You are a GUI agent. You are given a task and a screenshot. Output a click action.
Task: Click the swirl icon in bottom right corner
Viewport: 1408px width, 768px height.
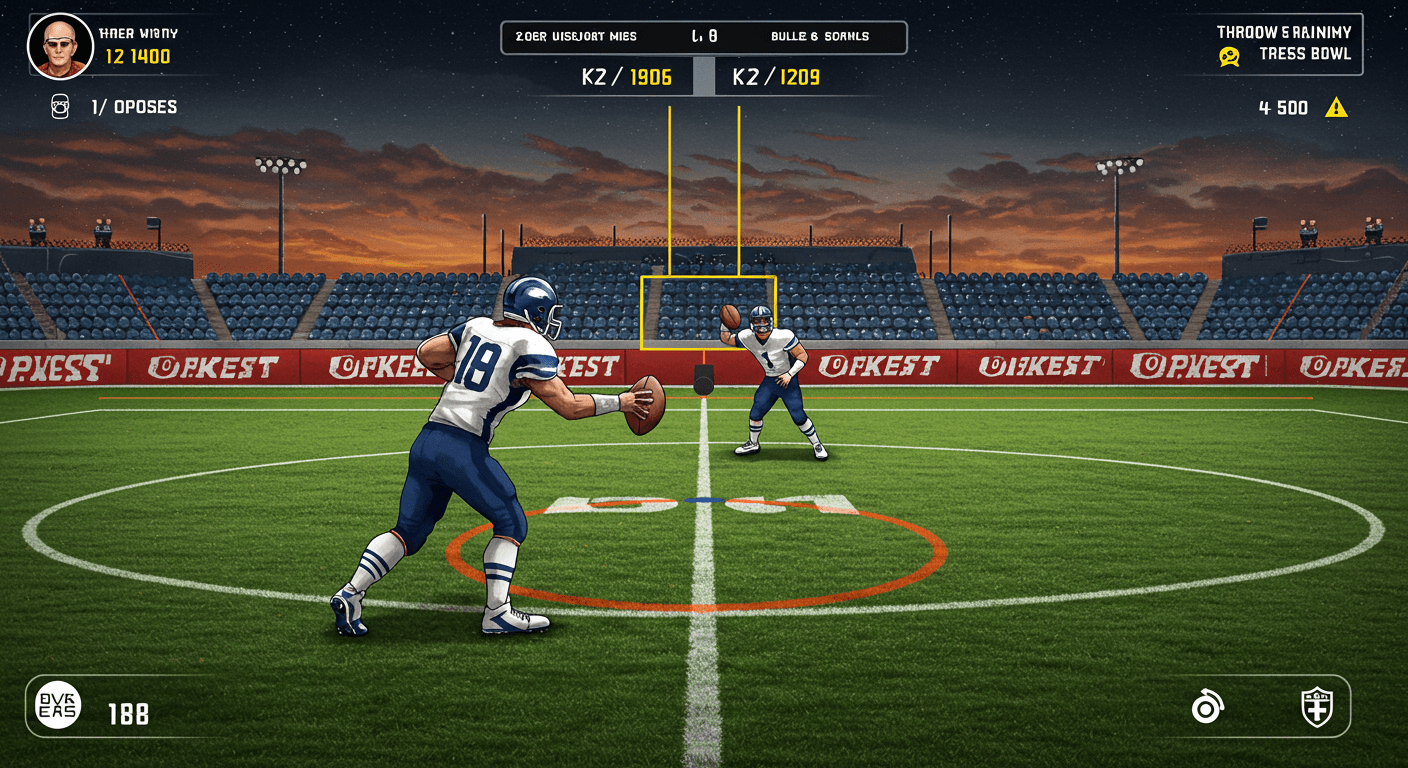1208,706
